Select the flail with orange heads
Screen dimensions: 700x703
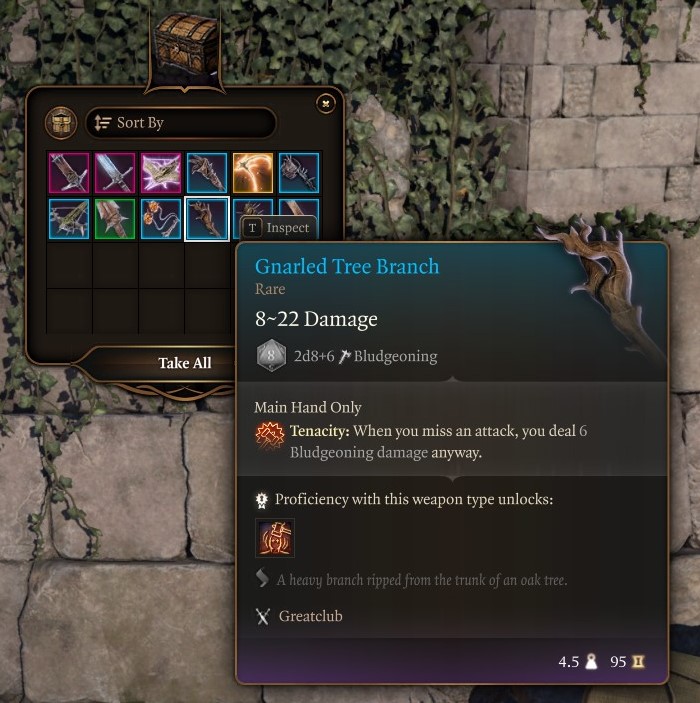coord(161,219)
